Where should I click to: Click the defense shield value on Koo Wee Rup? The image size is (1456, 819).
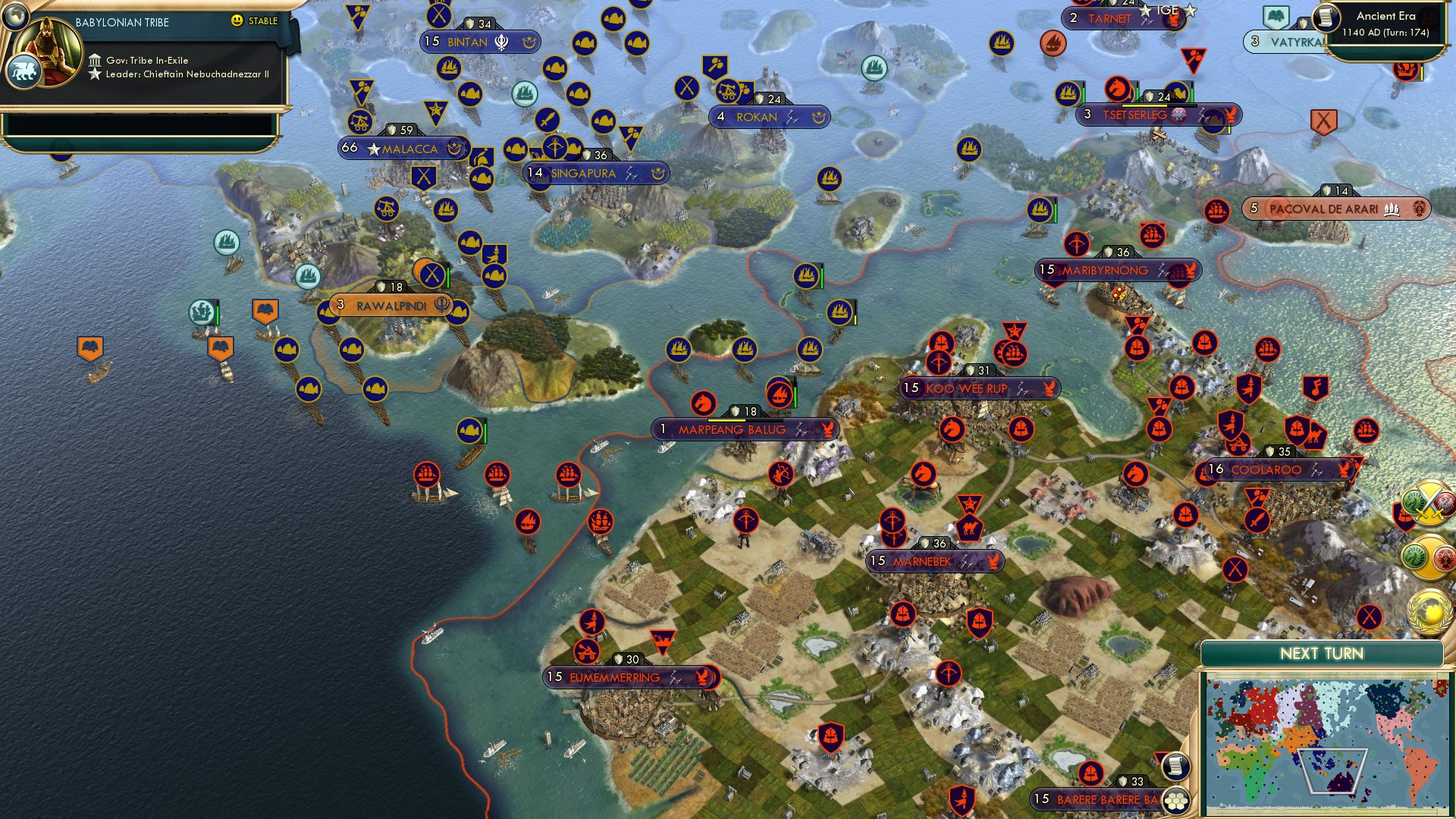(977, 370)
